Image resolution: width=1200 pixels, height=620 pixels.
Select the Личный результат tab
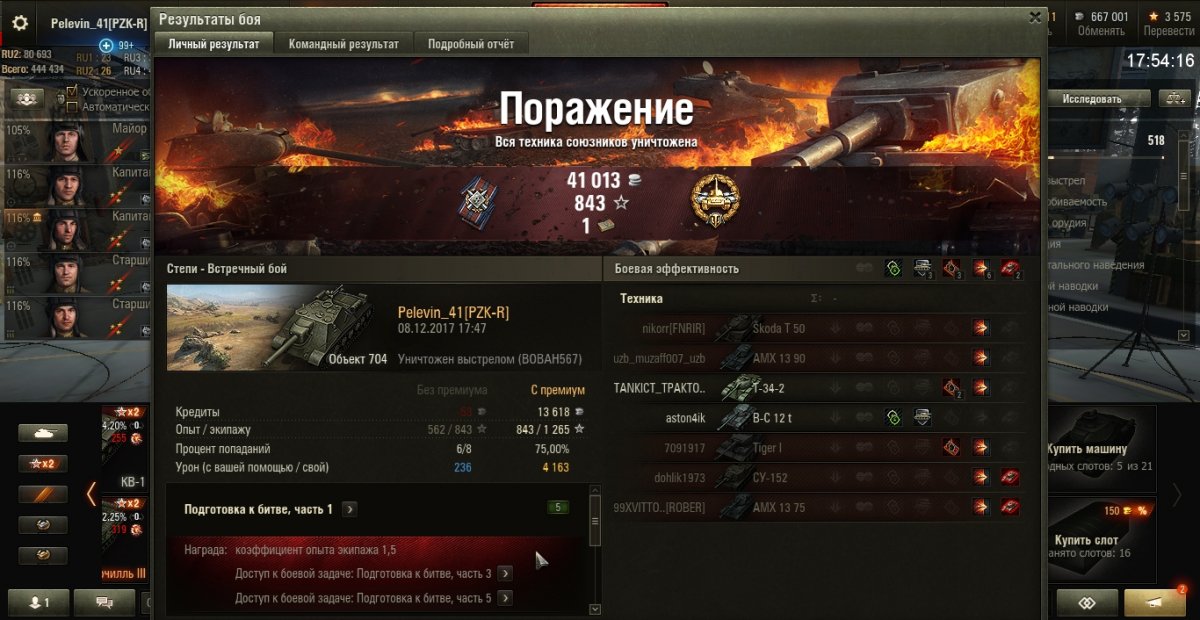(x=213, y=44)
